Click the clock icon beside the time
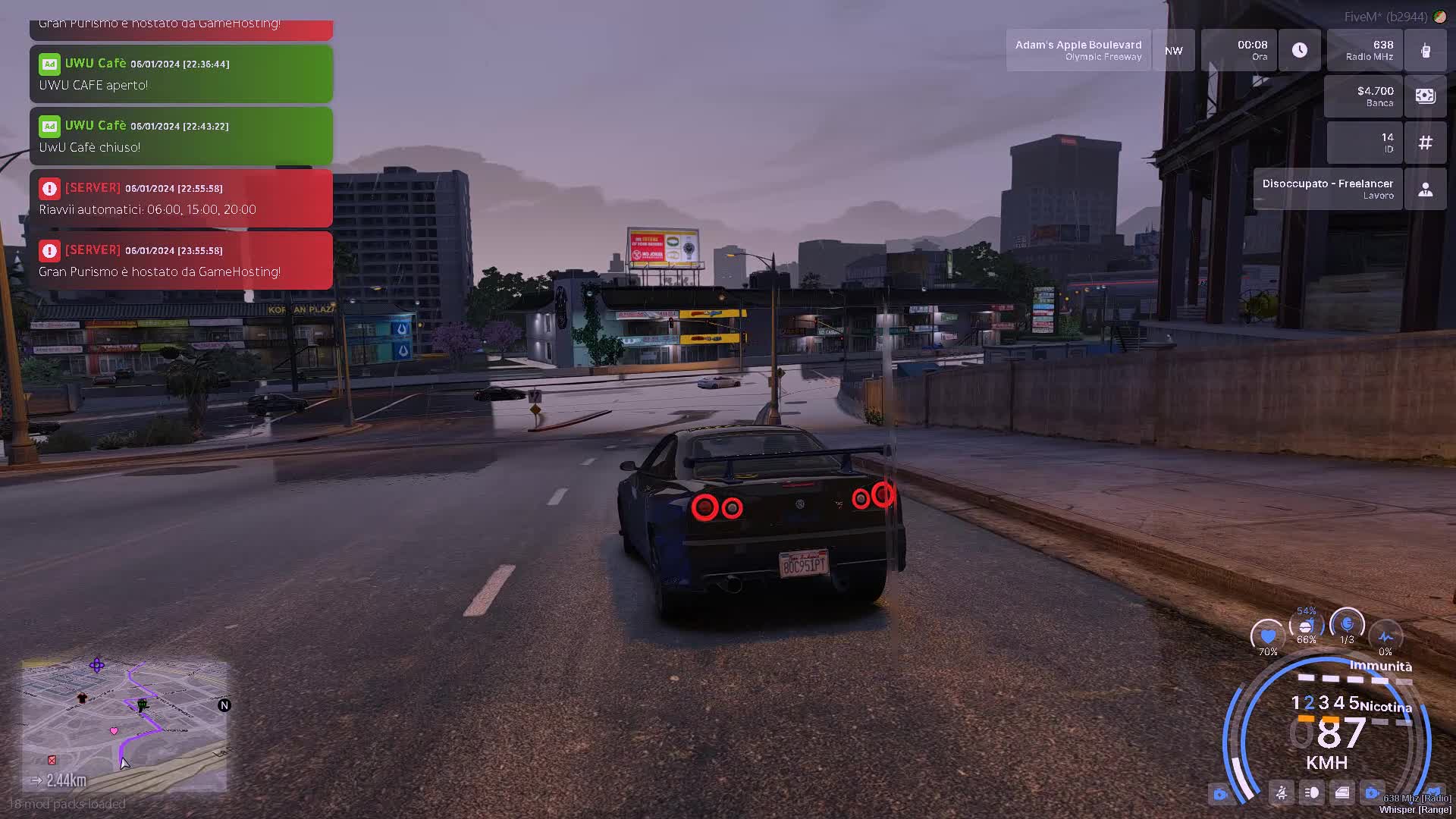 (1299, 51)
